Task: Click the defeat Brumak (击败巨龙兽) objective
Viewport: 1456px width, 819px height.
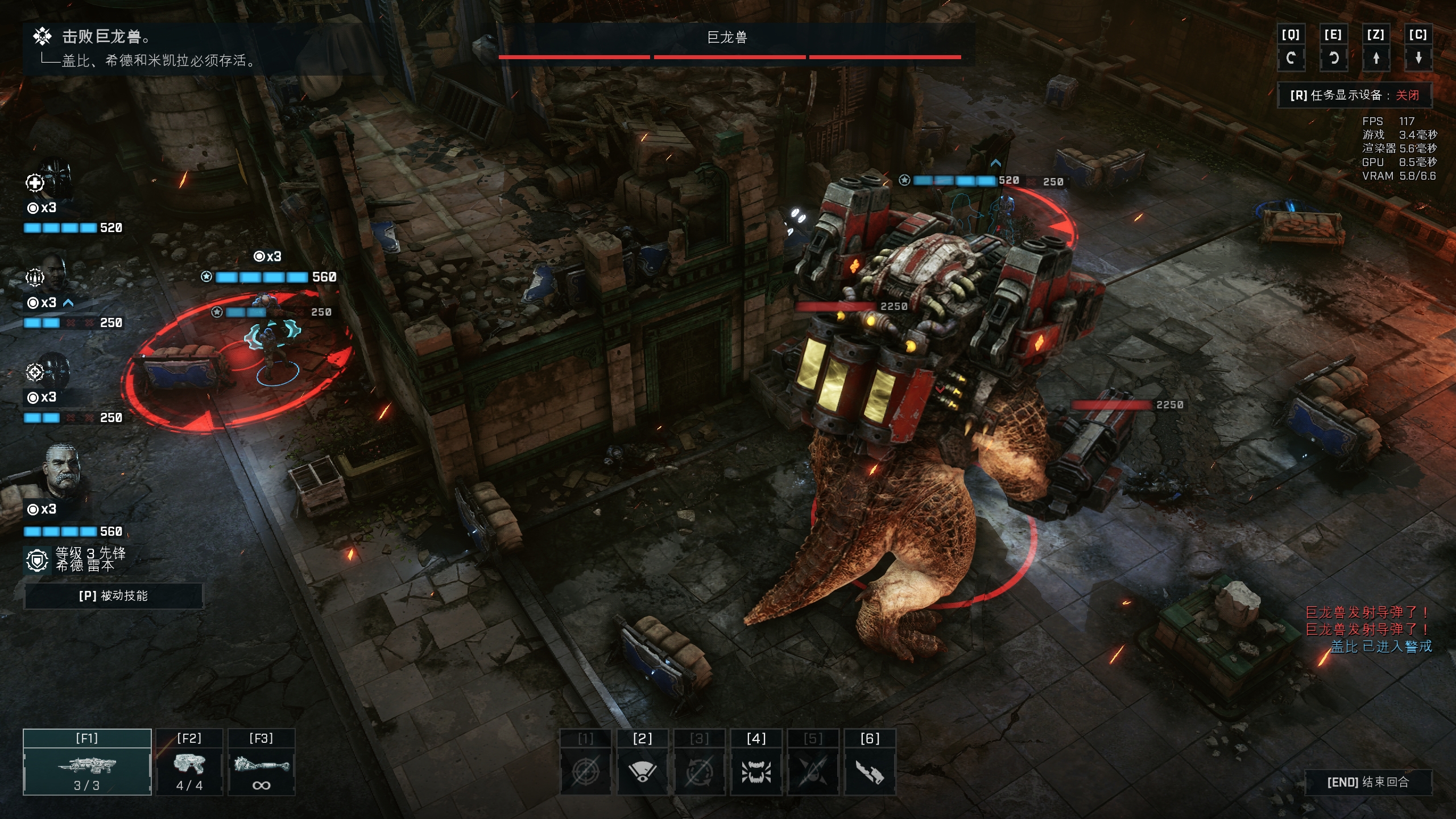Action: 102,37
